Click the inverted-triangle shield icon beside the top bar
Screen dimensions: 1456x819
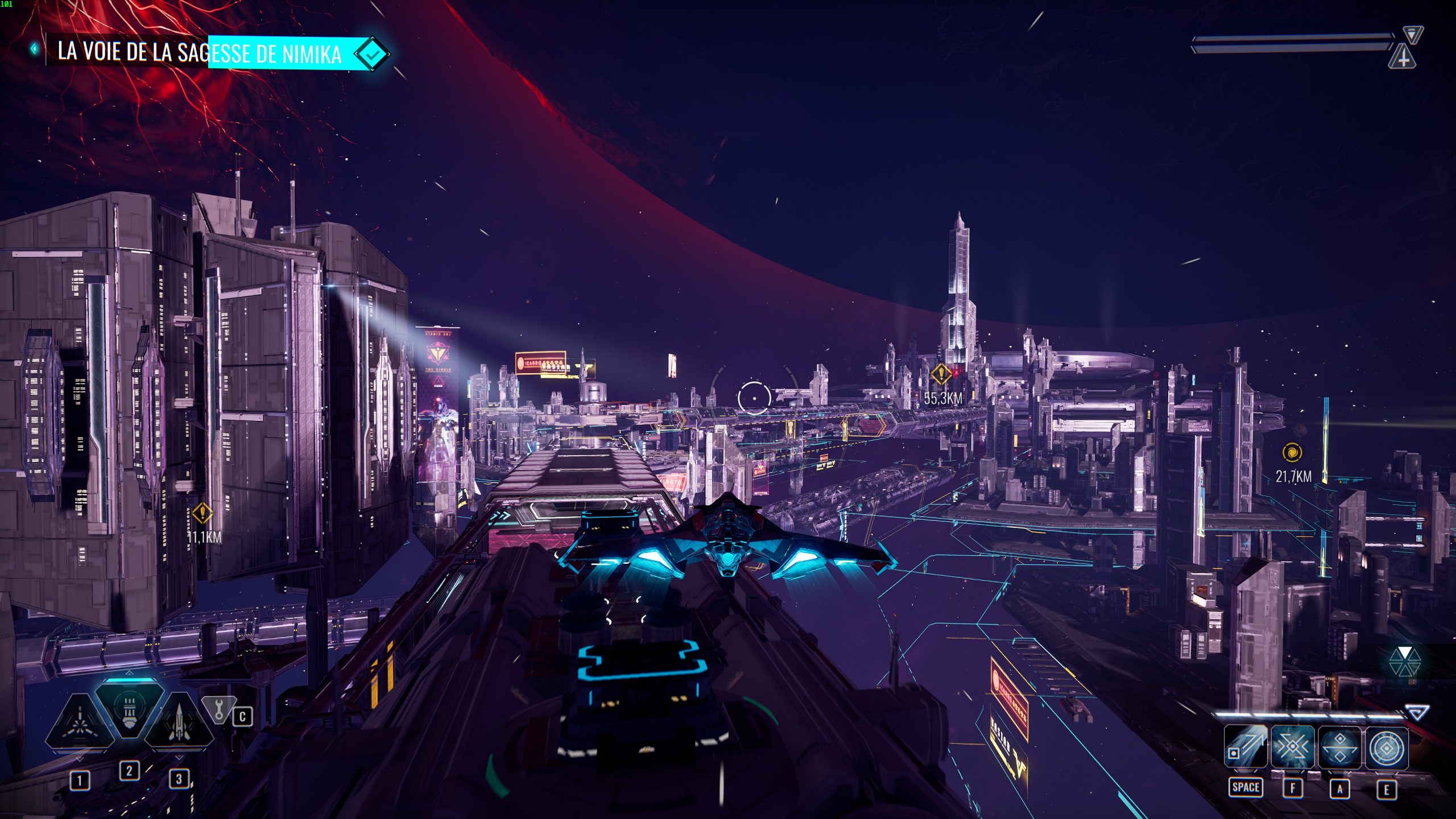coord(1412,34)
